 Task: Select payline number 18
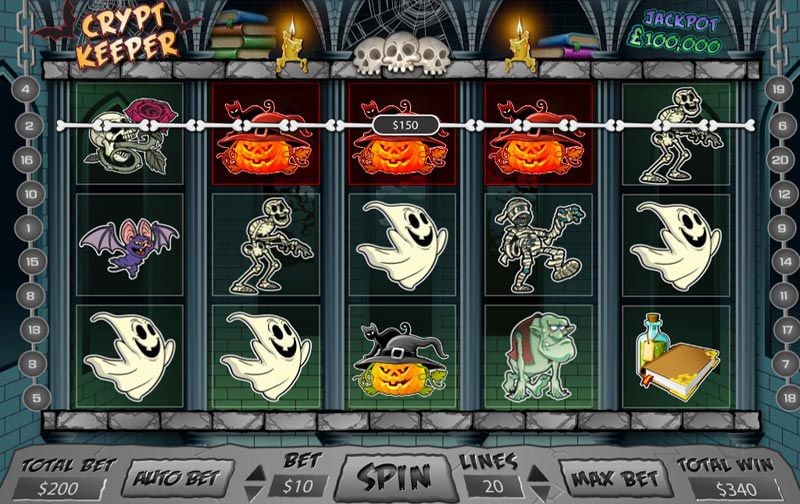point(776,398)
